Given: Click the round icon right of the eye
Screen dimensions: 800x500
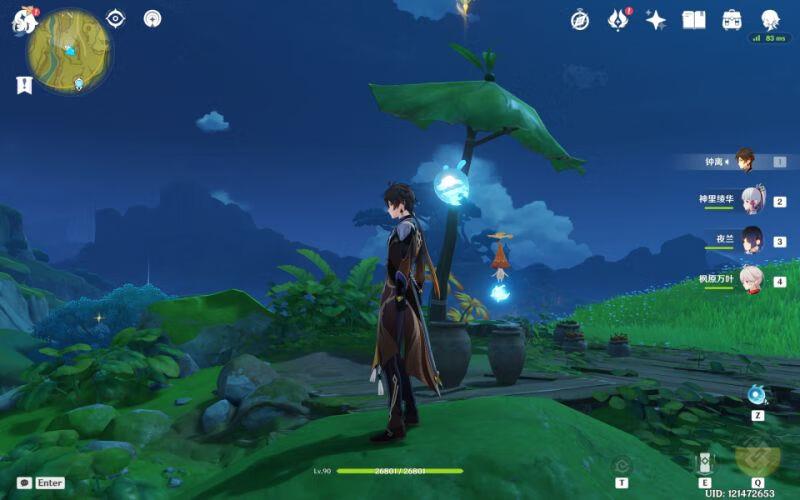Looking at the screenshot, I should pyautogui.click(x=152, y=18).
